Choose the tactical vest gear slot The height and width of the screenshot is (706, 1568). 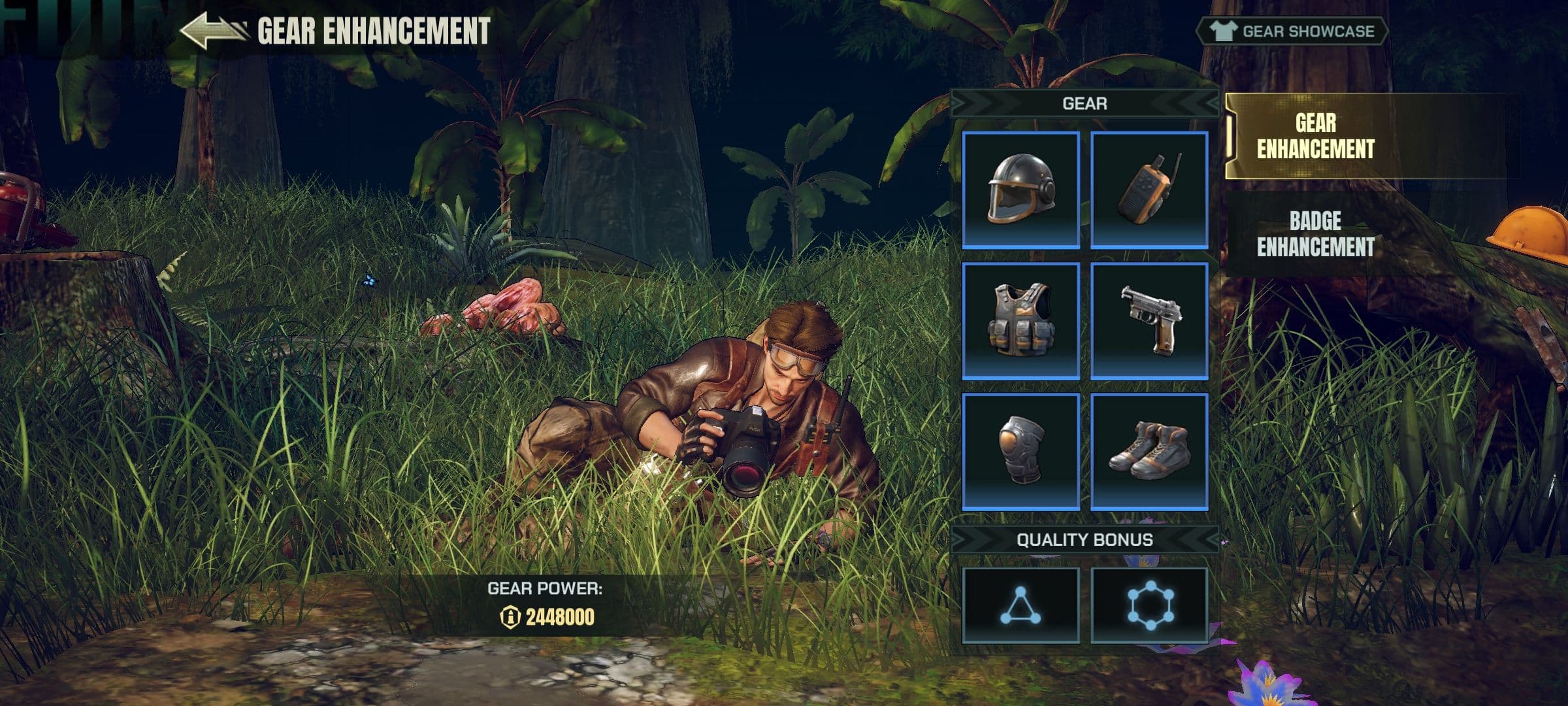click(1021, 320)
